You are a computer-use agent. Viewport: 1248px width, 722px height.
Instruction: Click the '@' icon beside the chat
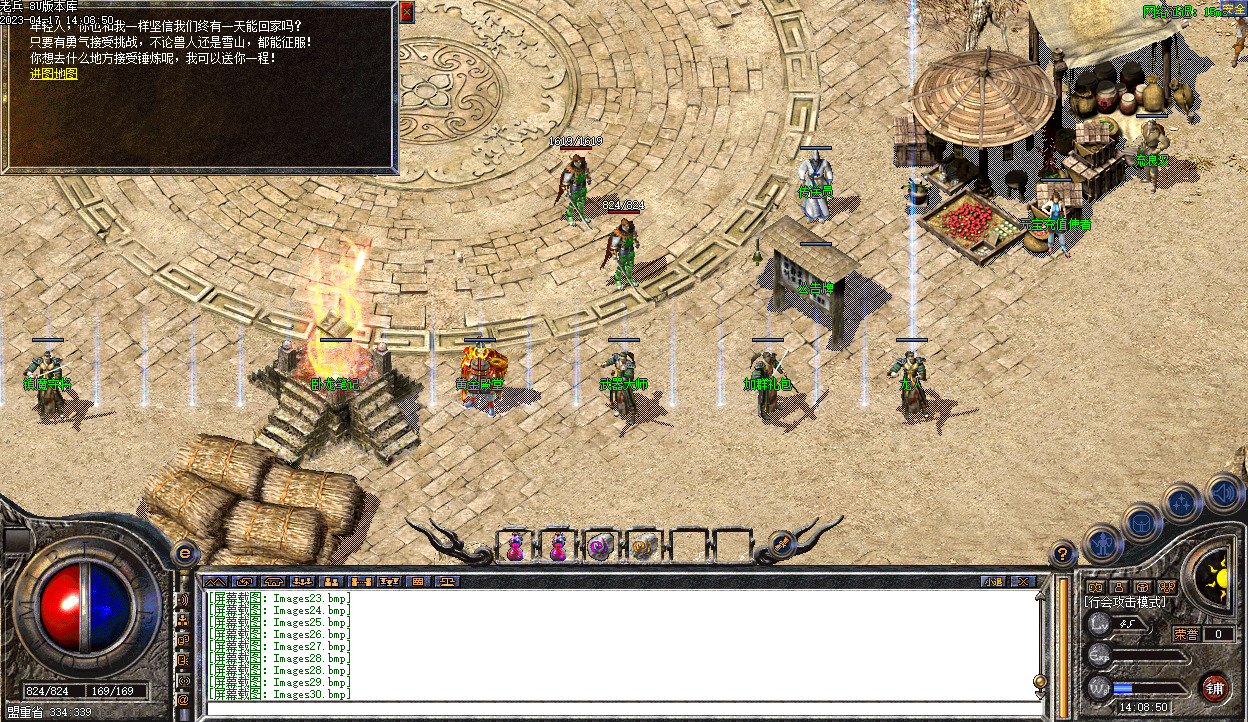183,700
